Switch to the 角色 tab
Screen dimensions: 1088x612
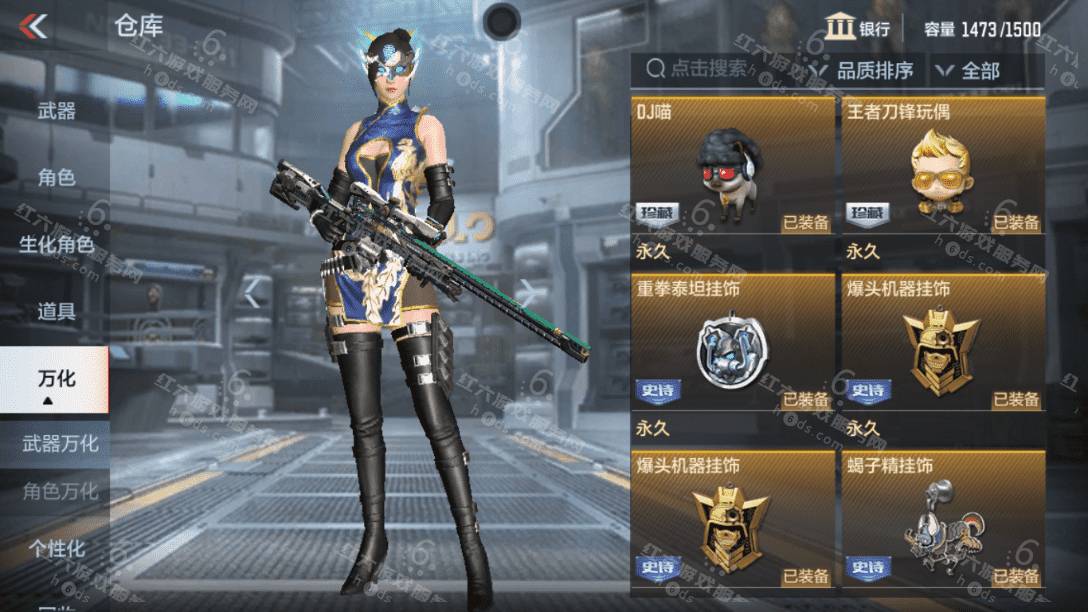pyautogui.click(x=56, y=178)
